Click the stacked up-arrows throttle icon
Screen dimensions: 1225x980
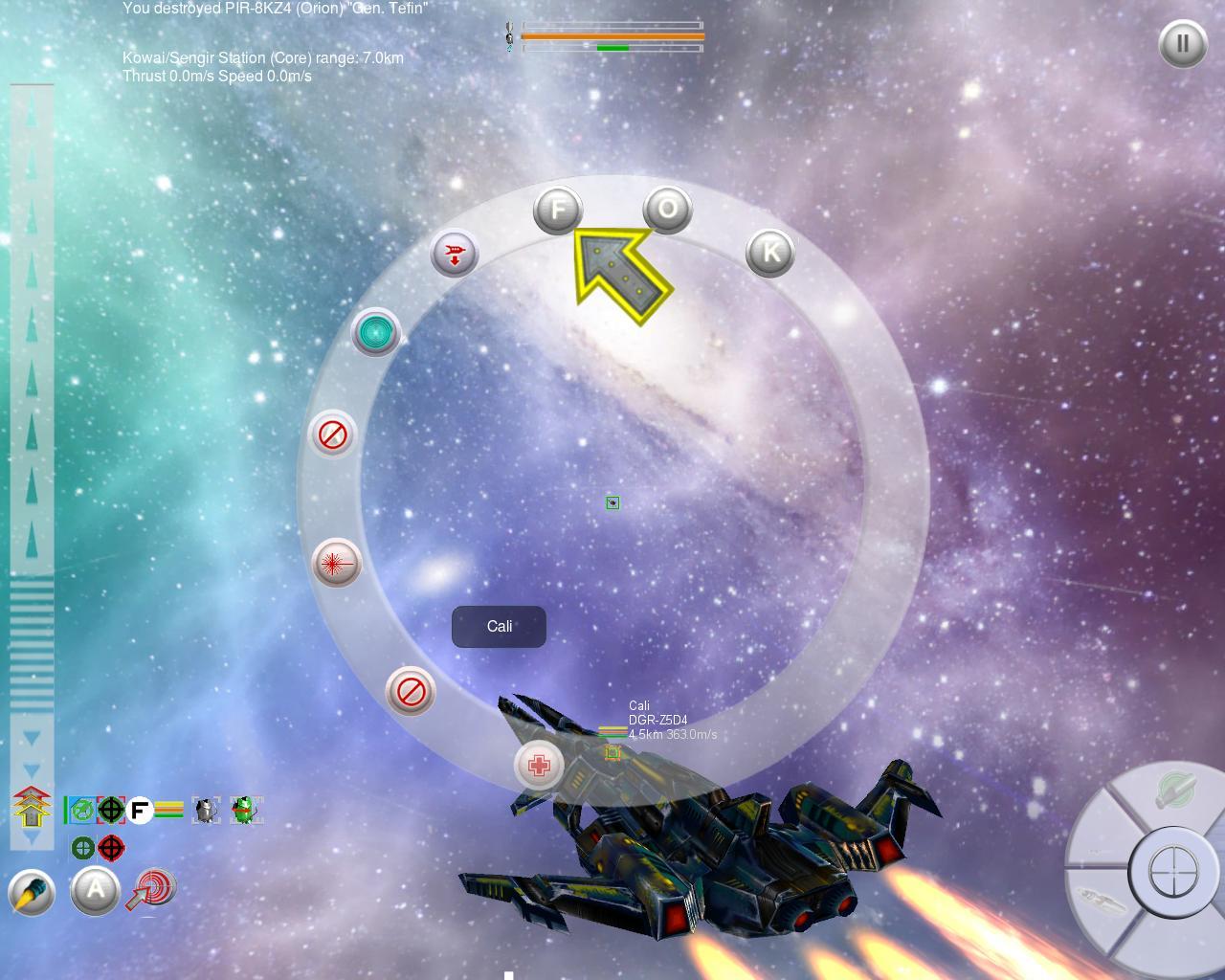pyautogui.click(x=32, y=807)
